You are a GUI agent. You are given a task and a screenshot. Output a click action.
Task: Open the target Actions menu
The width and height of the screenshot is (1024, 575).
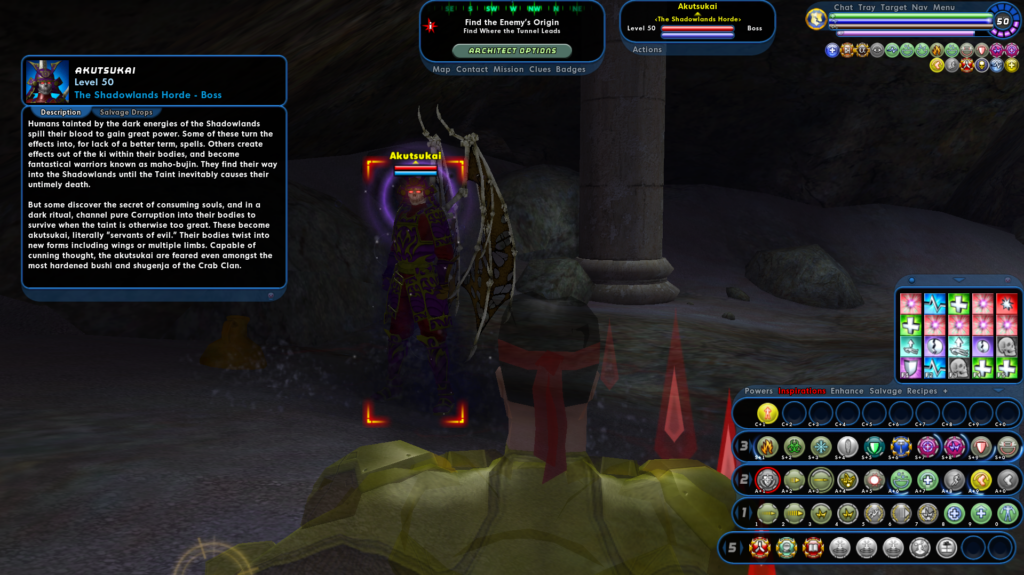(647, 50)
